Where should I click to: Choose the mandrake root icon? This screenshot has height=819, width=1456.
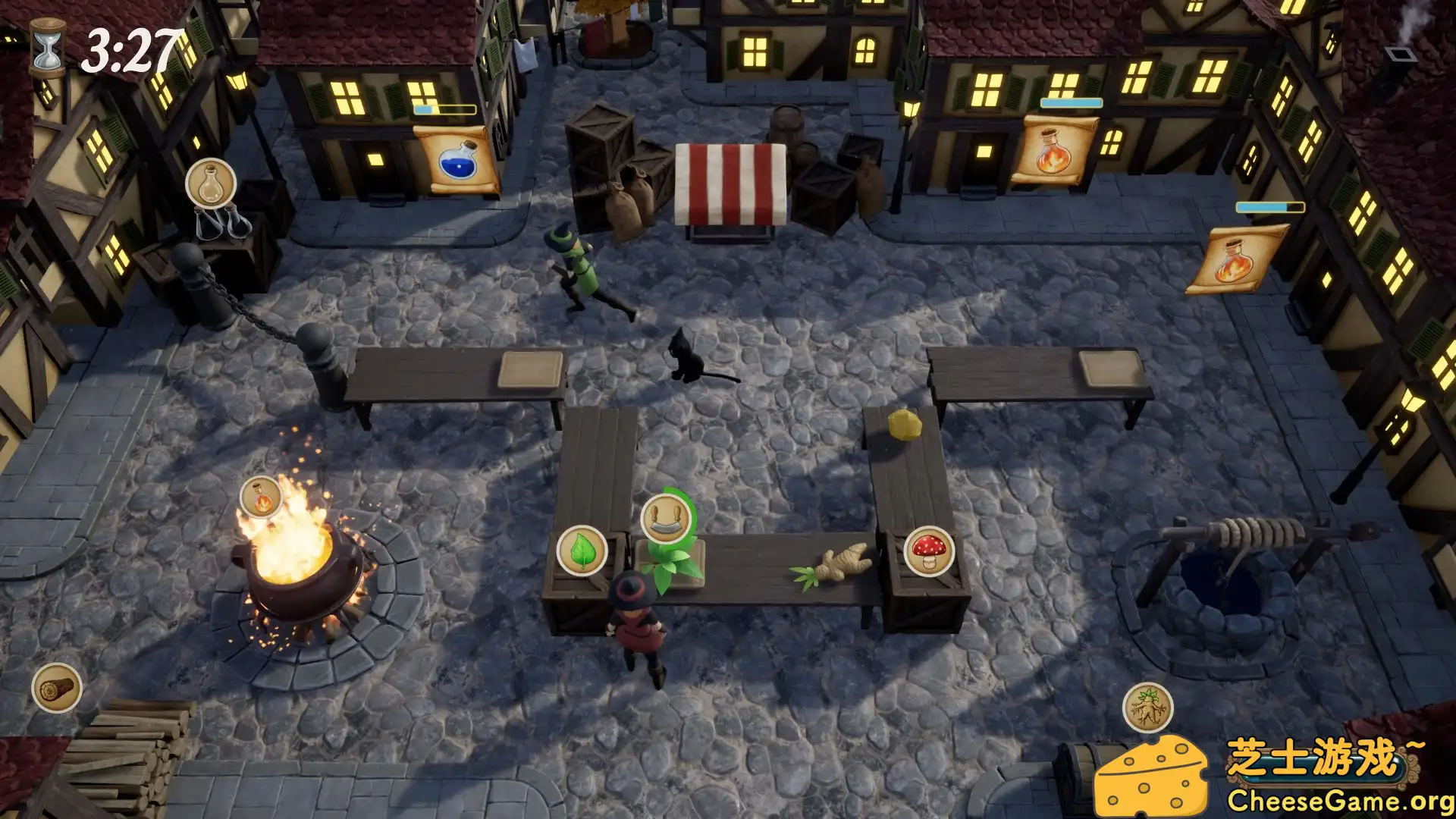tap(1147, 708)
